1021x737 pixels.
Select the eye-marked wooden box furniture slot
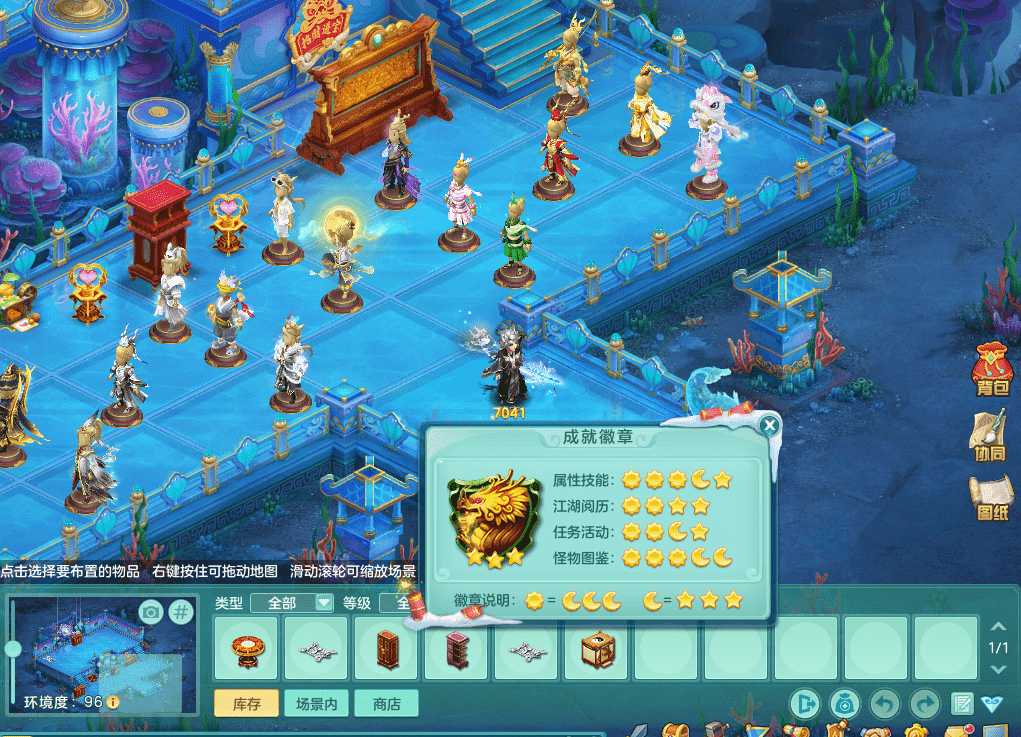[597, 648]
